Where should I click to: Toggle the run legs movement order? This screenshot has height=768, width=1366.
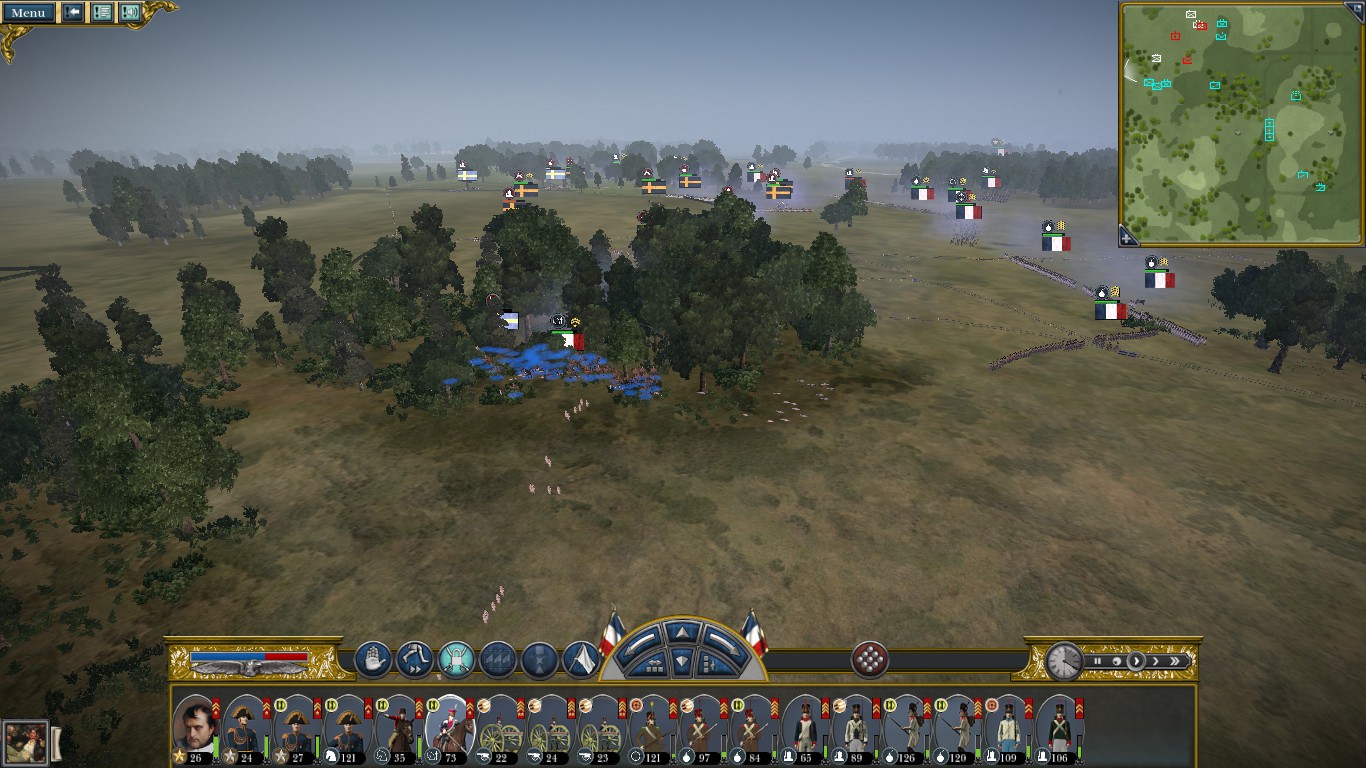point(414,660)
